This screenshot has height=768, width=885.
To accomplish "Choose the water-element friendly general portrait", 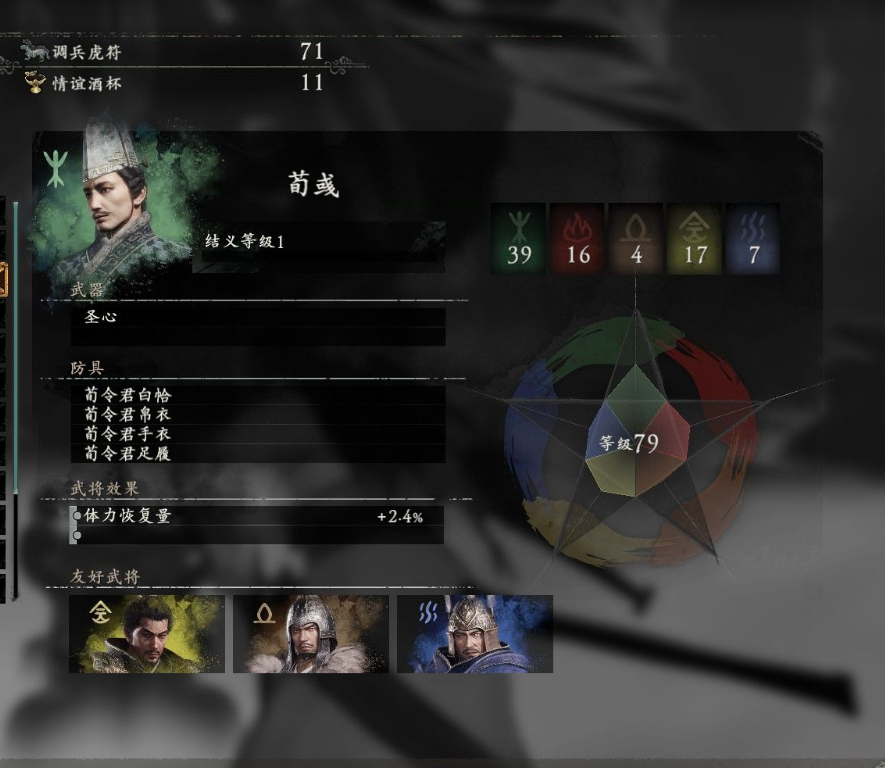I will click(475, 634).
